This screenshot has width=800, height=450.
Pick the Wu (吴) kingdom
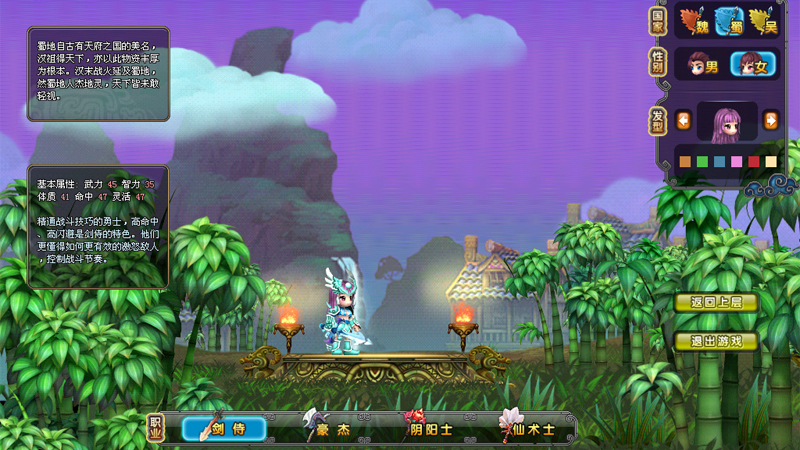pos(762,20)
